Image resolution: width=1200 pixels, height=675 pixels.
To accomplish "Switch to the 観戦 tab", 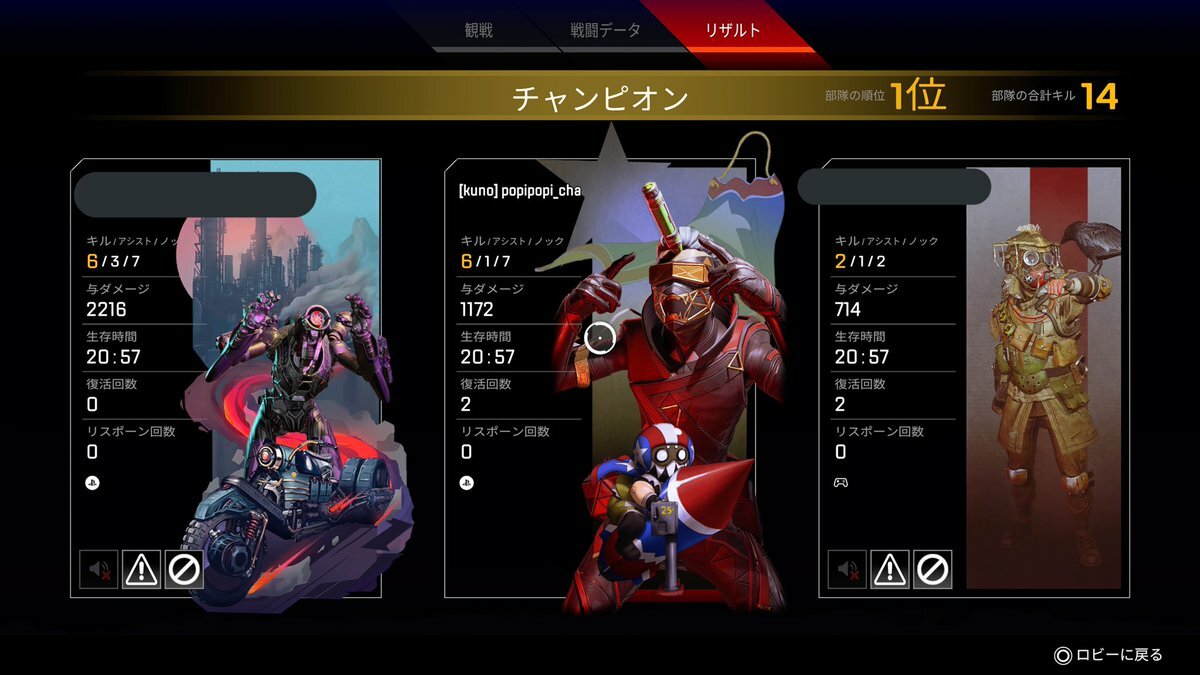I will (x=479, y=30).
